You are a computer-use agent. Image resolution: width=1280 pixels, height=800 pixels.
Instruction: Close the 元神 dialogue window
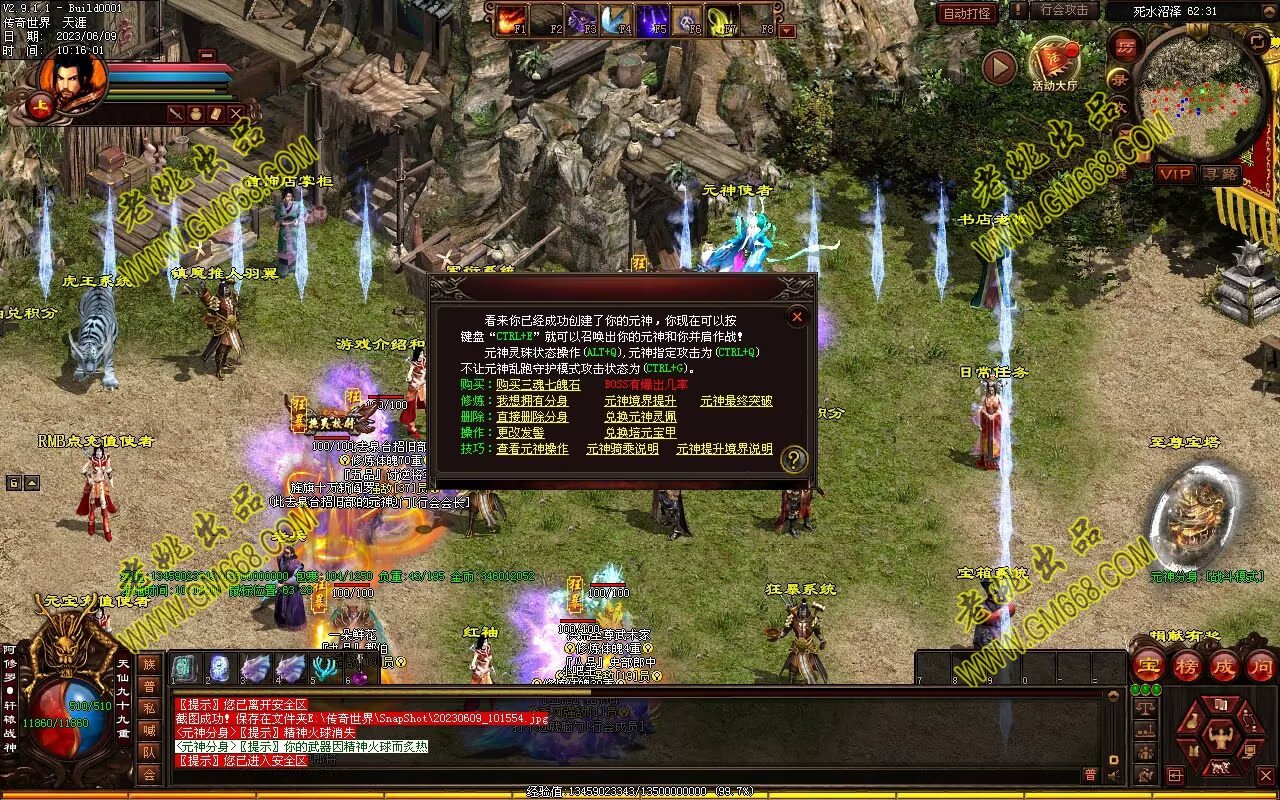pyautogui.click(x=797, y=317)
